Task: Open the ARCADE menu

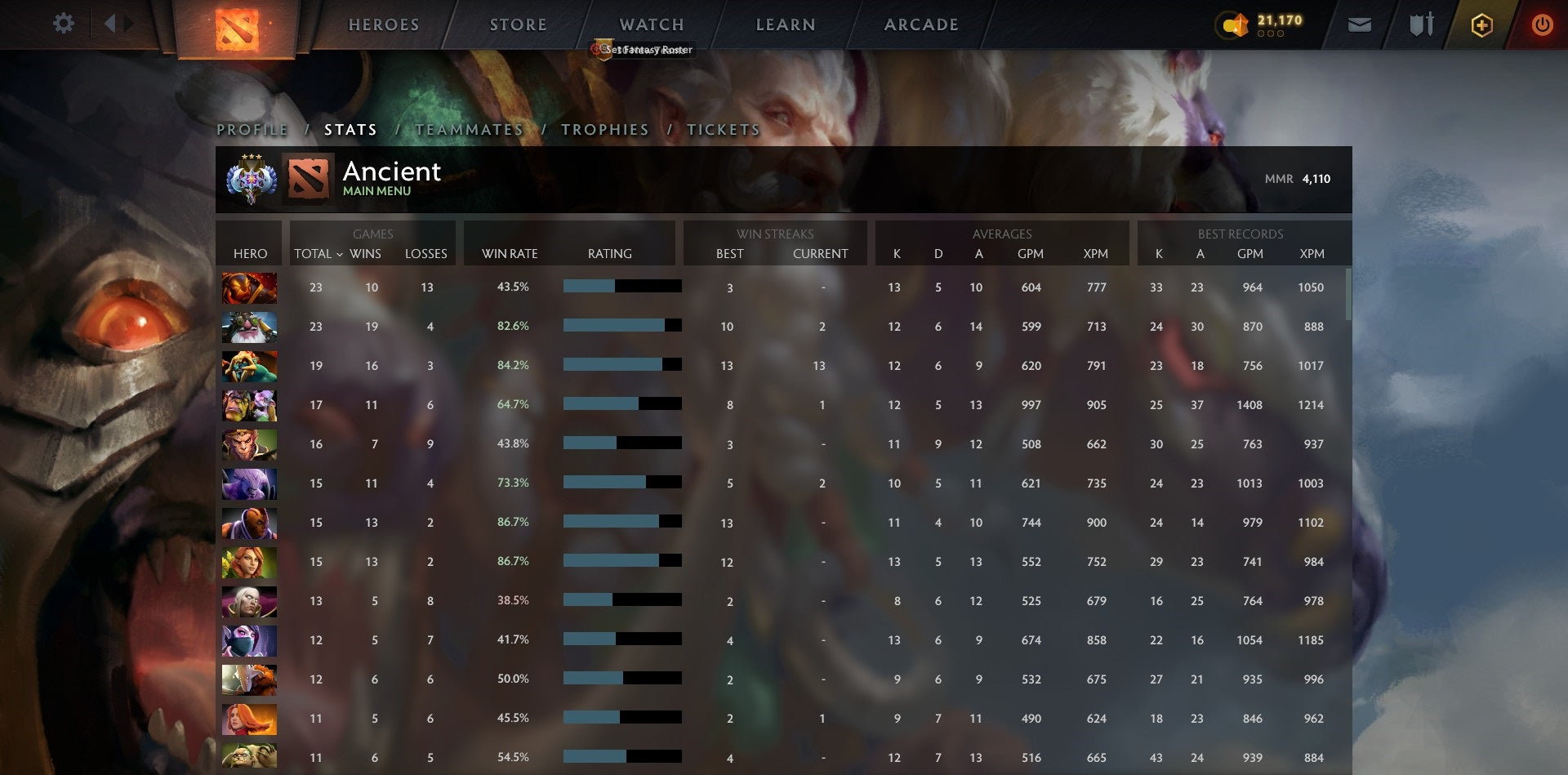Action: coord(921,24)
